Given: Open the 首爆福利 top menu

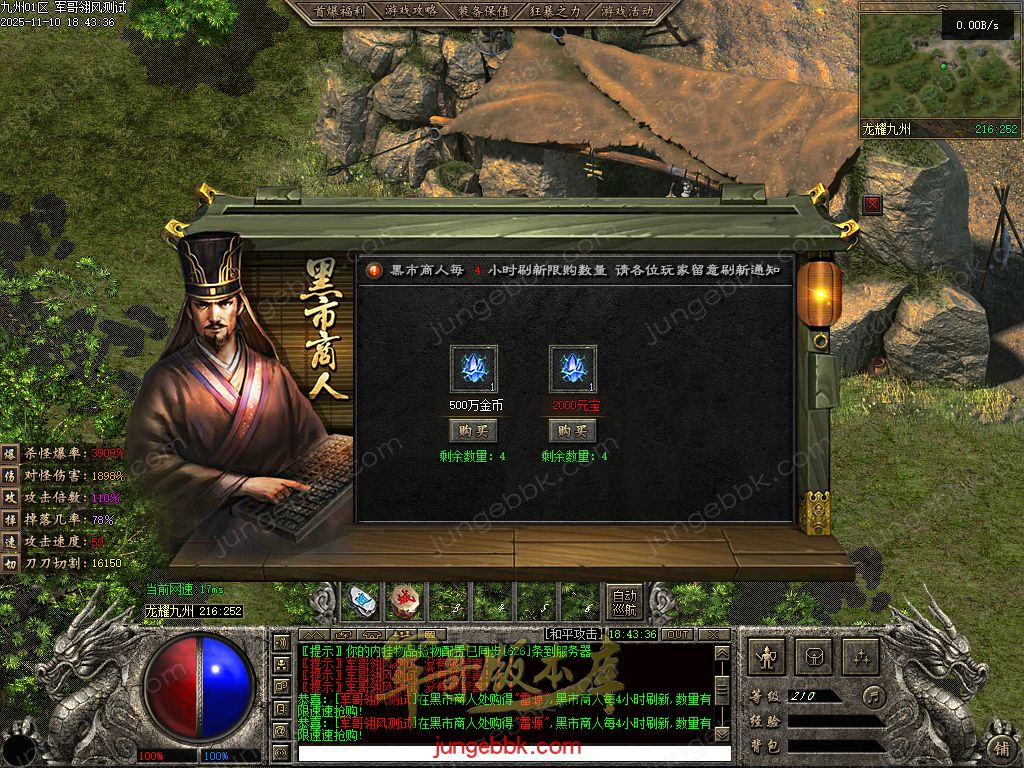Looking at the screenshot, I should point(339,11).
